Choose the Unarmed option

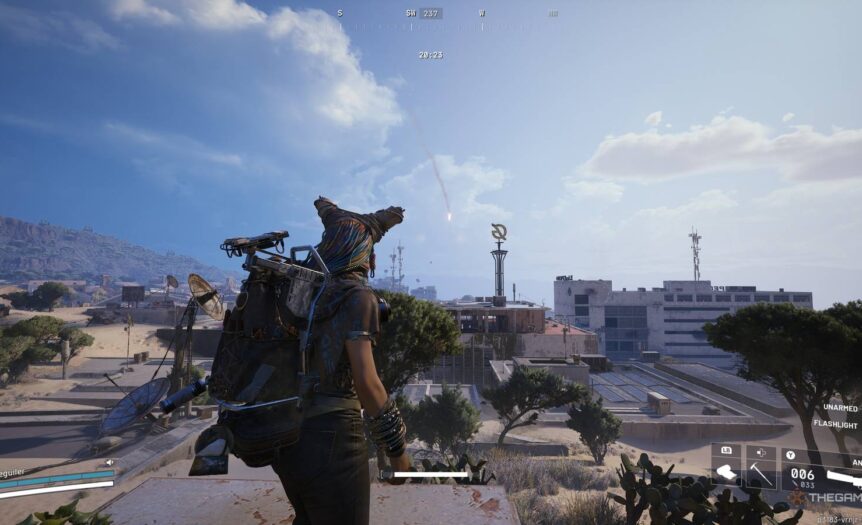tap(841, 407)
